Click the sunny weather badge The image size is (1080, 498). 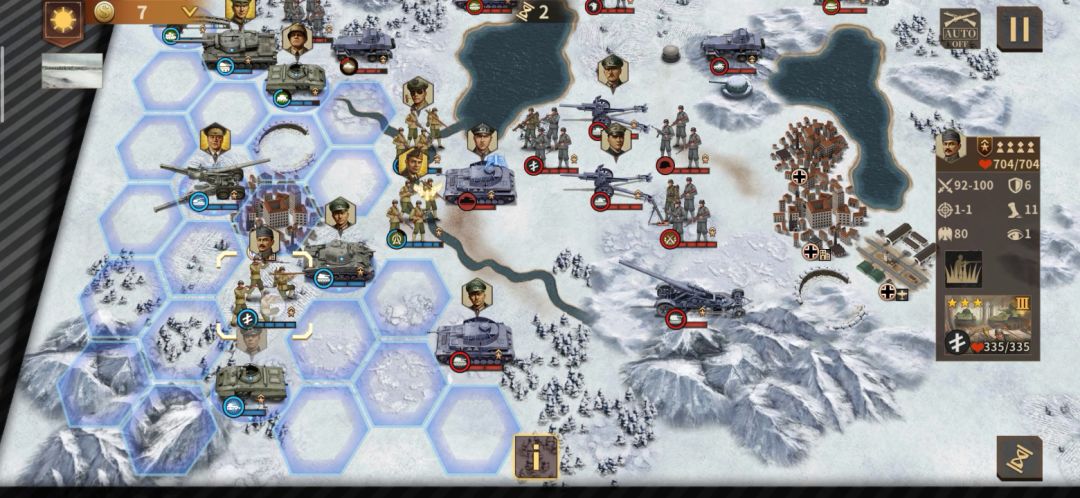(64, 19)
